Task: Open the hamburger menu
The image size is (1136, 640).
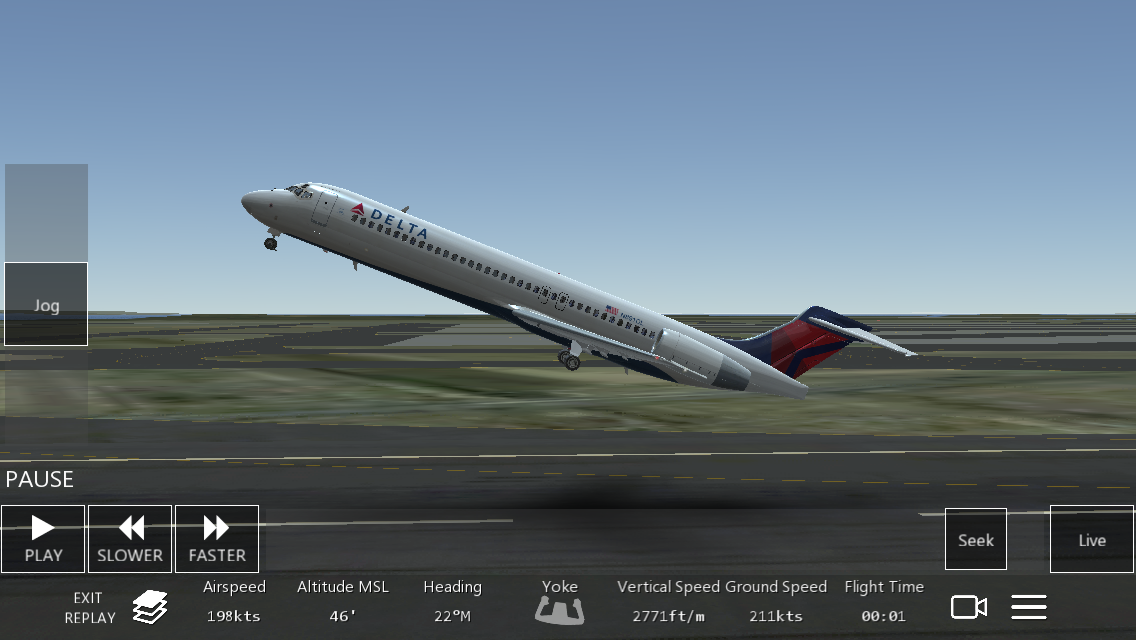Action: [1029, 607]
